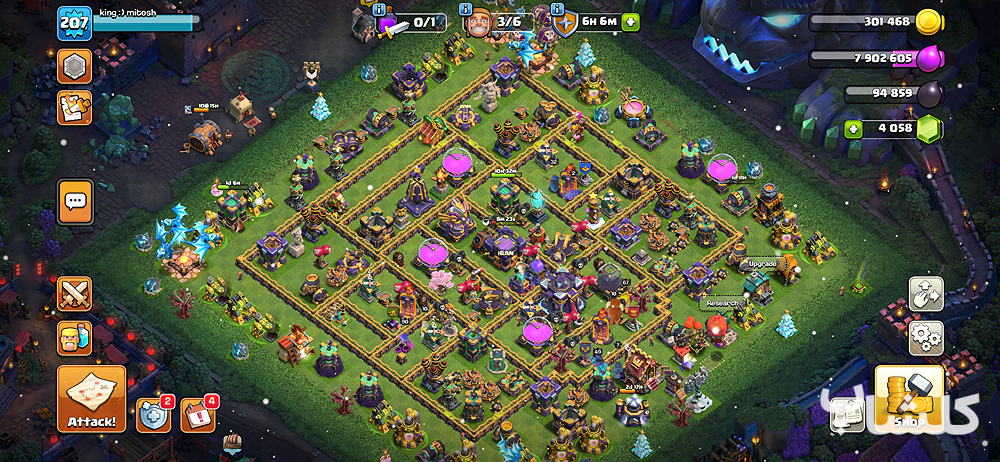This screenshot has height=462, width=1000.
Task: Open the layout editor hand icon
Action: click(x=926, y=294)
